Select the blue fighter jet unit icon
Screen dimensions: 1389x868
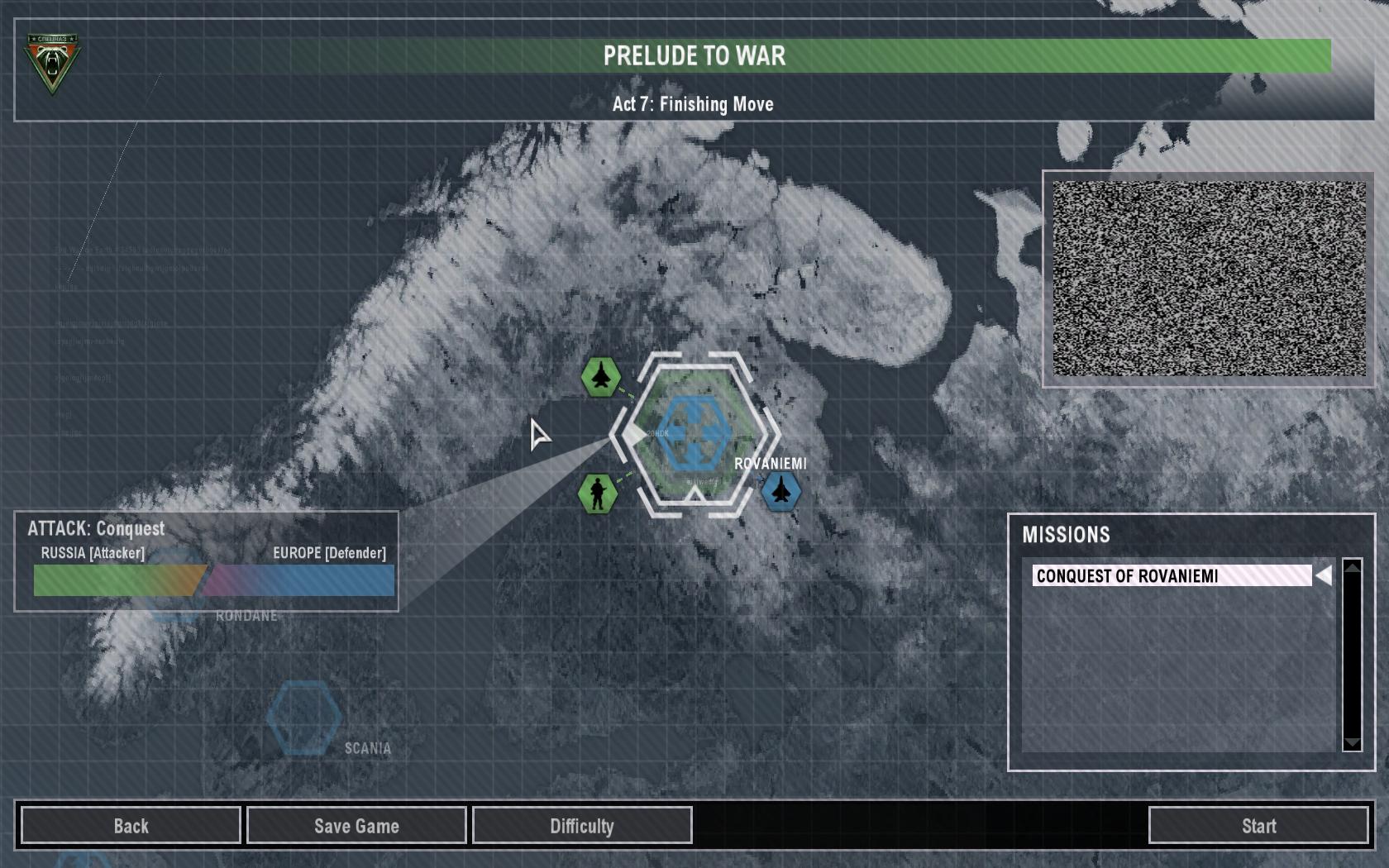pyautogui.click(x=780, y=492)
